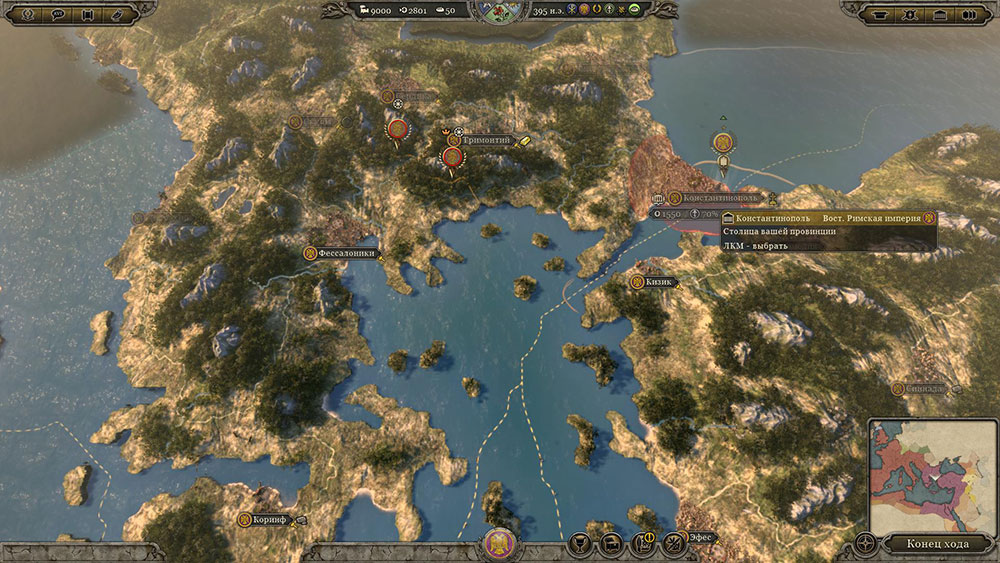The image size is (1000, 563).
Task: Choose the Кизик settlement label
Action: pyautogui.click(x=658, y=282)
